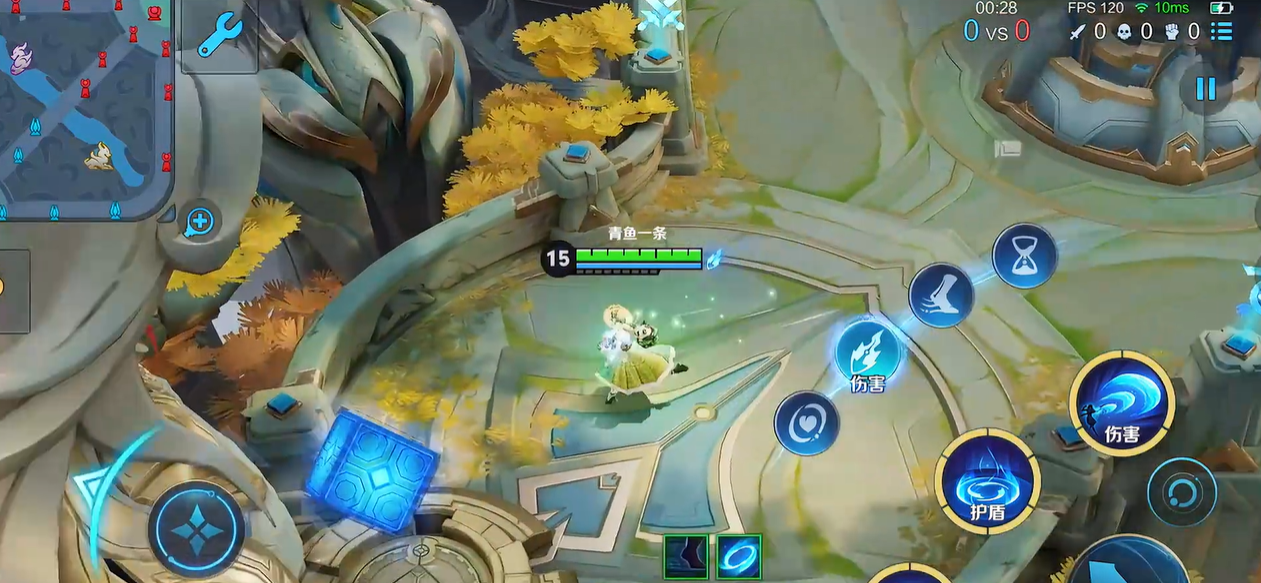Tap the circular arrow refresh button

[1181, 492]
